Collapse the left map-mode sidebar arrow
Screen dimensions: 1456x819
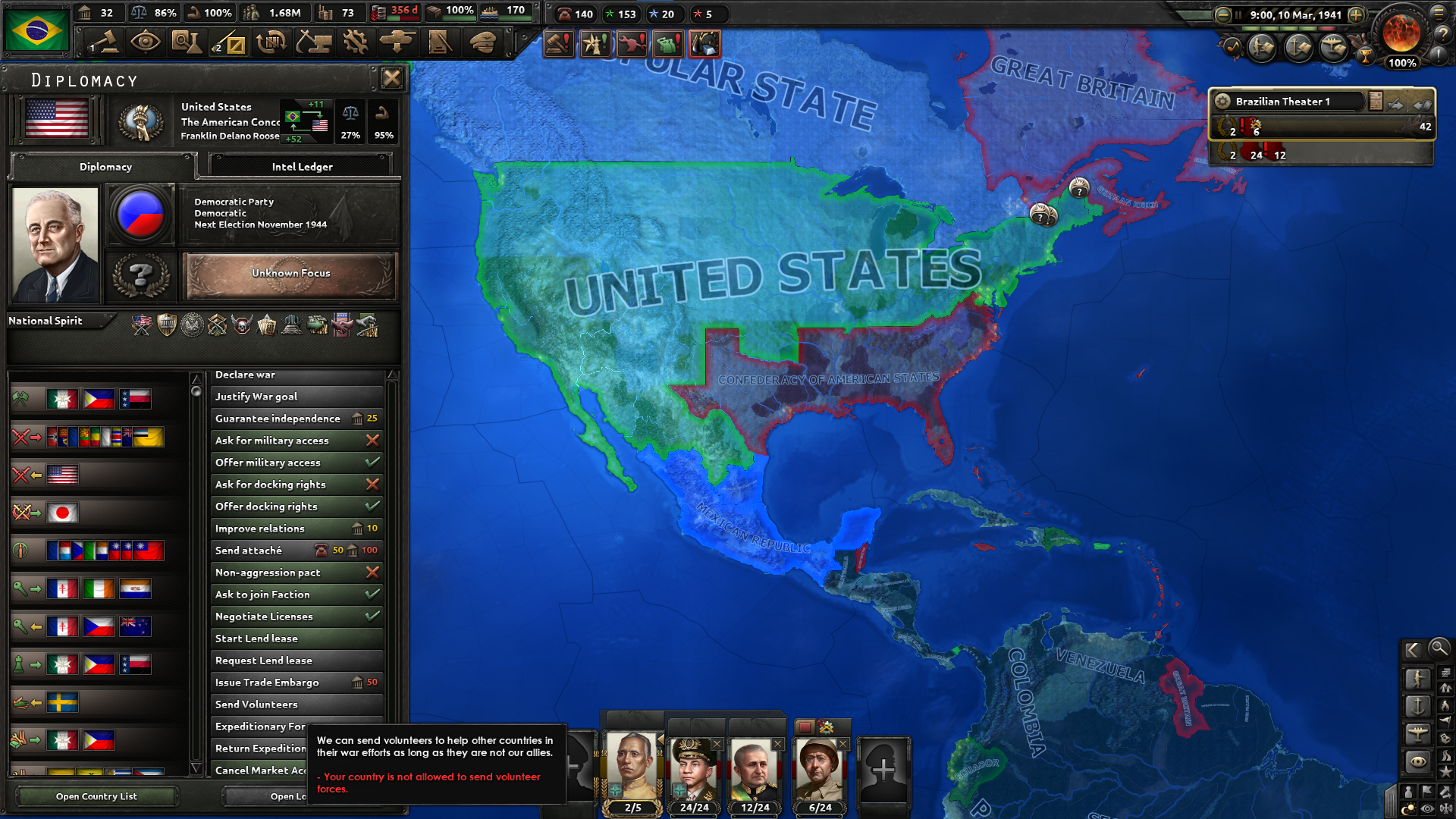(x=1412, y=650)
